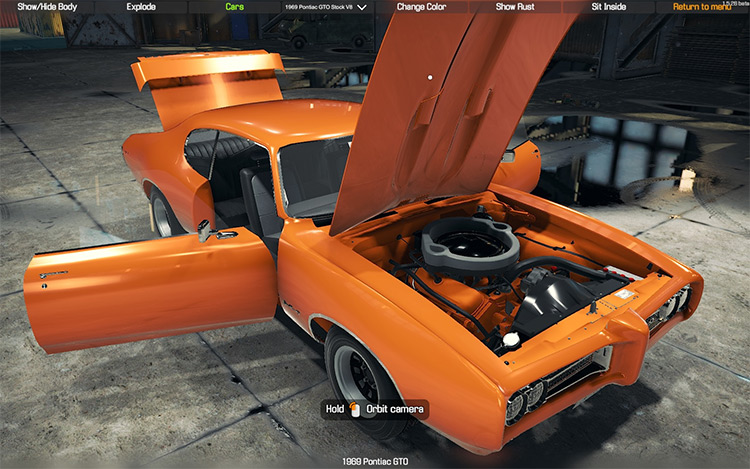Screen dimensions: 750x469
Task: Click Return to menu
Action: pos(701,7)
